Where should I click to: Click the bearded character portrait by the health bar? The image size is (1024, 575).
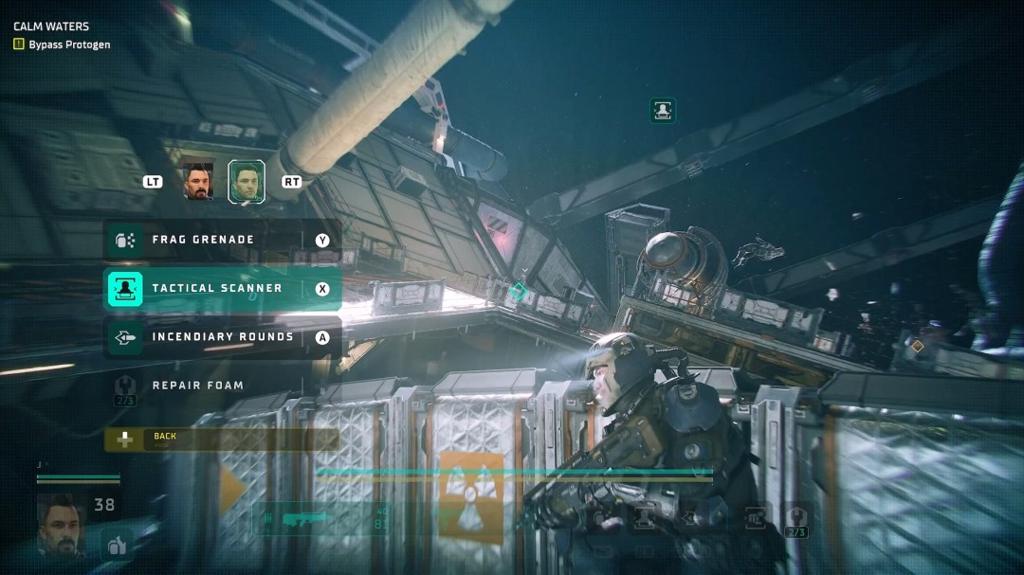(x=60, y=523)
